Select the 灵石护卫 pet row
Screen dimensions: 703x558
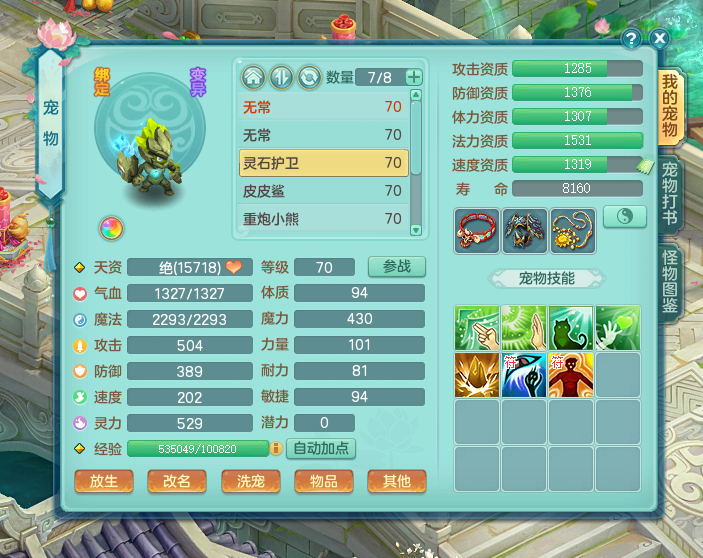323,163
